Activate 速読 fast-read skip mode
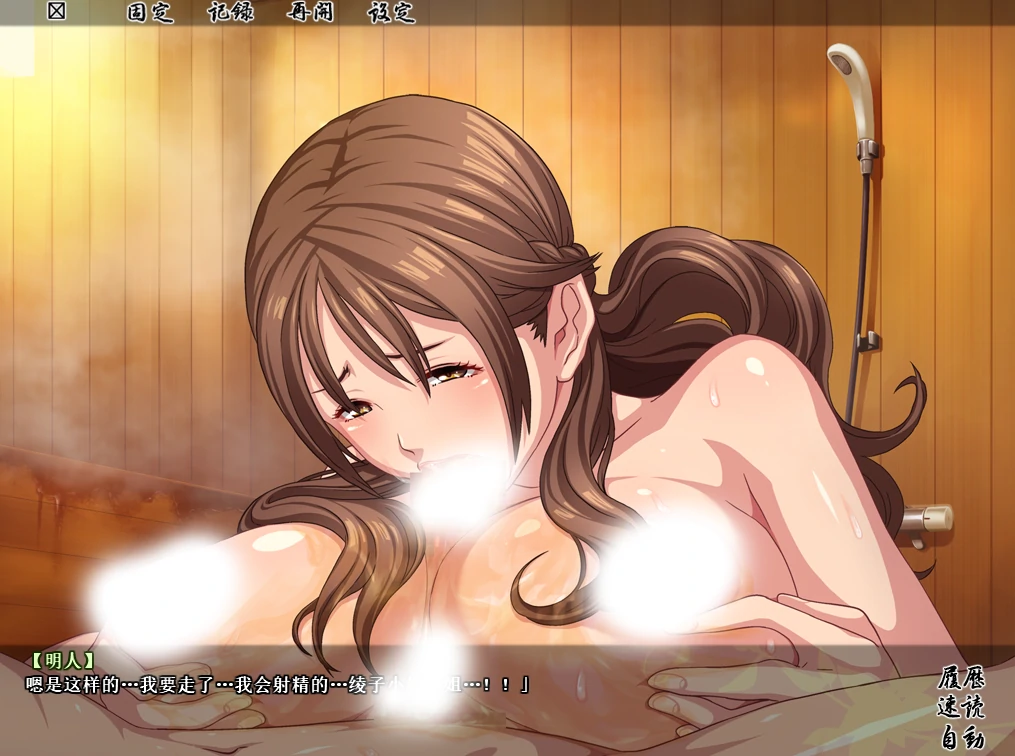 pos(962,708)
